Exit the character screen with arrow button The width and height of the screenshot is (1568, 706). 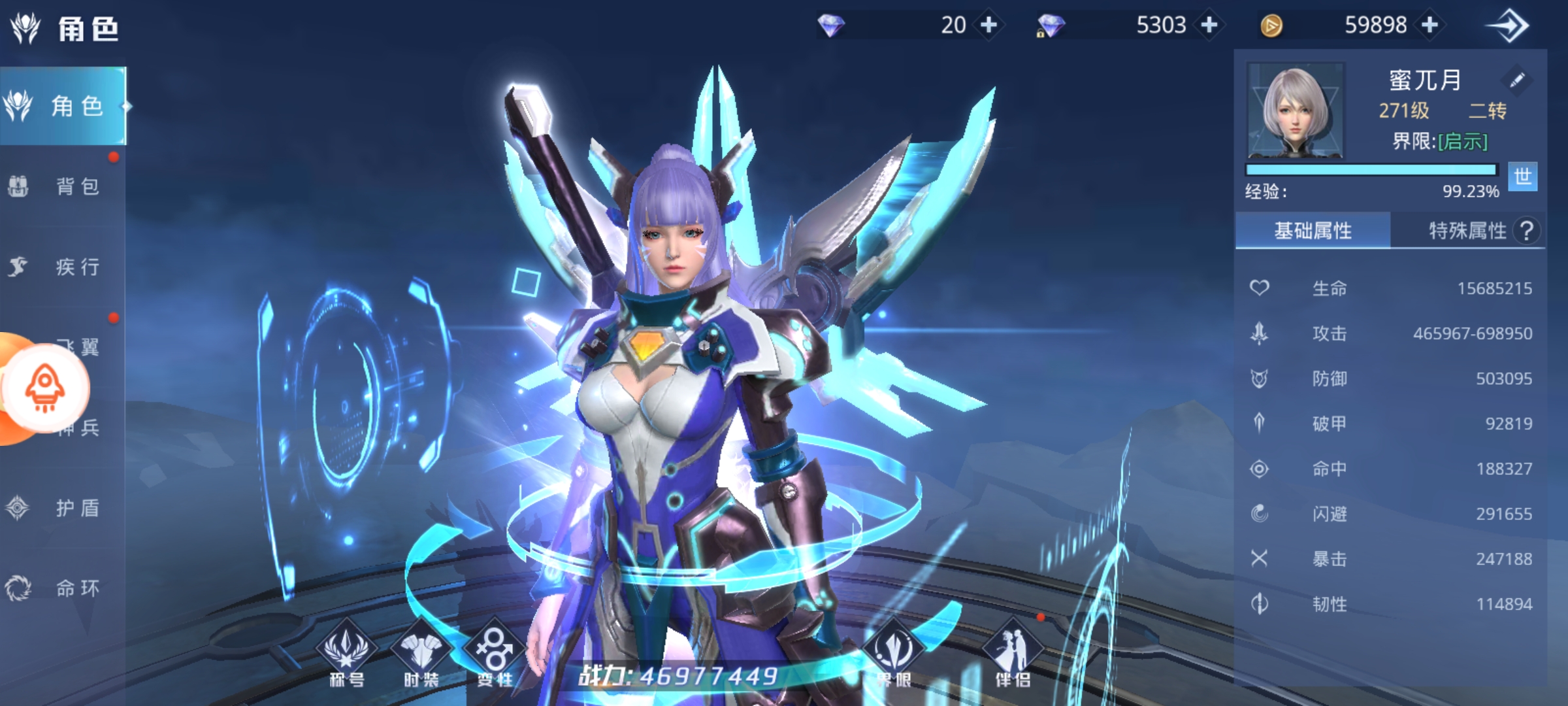pyautogui.click(x=1508, y=26)
